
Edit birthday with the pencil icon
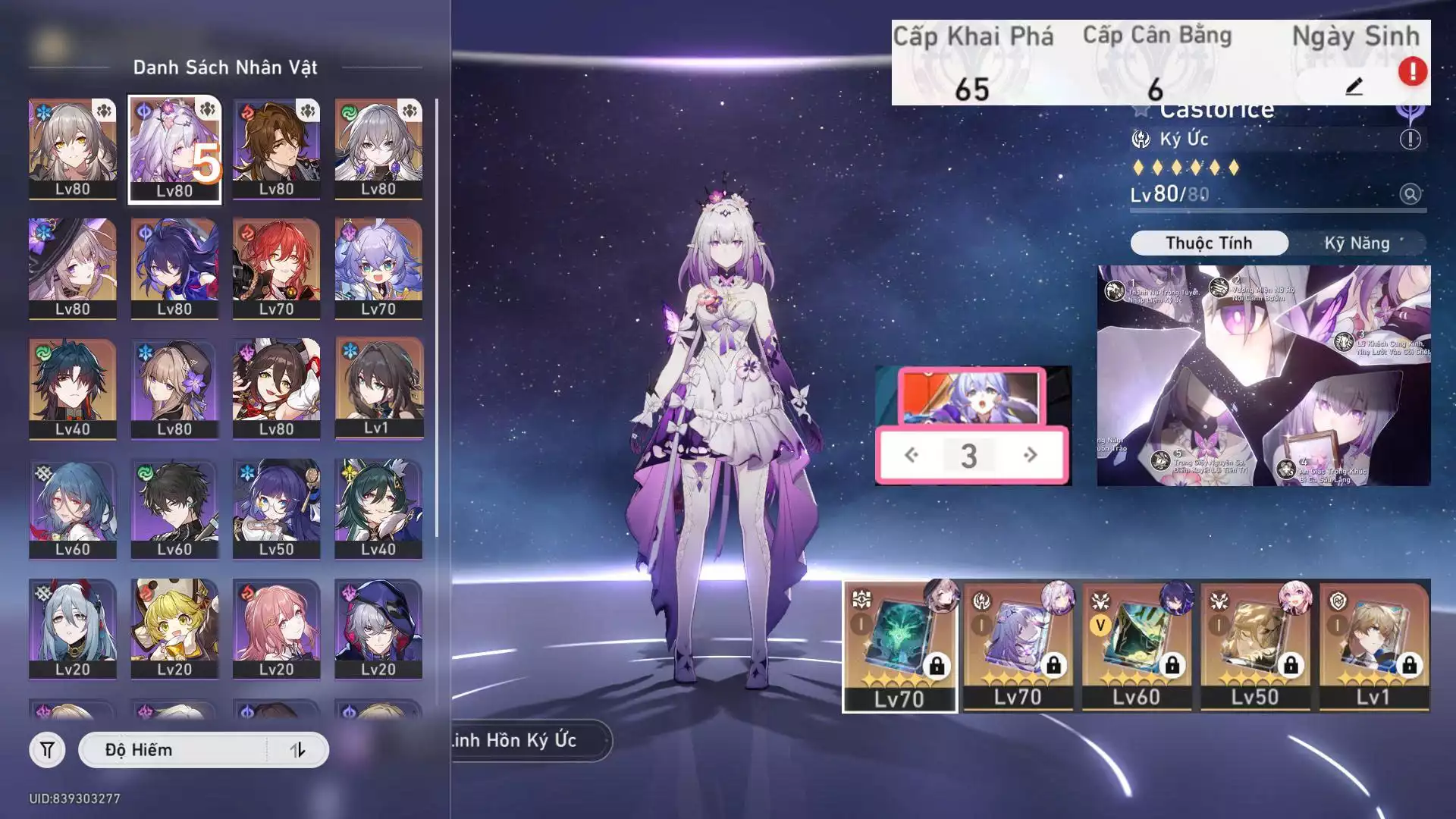coord(1354,86)
